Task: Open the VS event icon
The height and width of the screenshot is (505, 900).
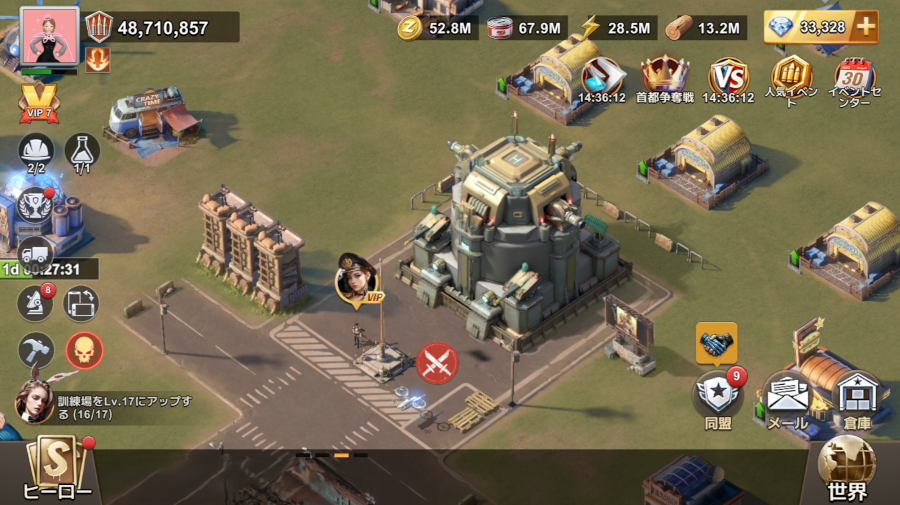Action: coord(728,77)
